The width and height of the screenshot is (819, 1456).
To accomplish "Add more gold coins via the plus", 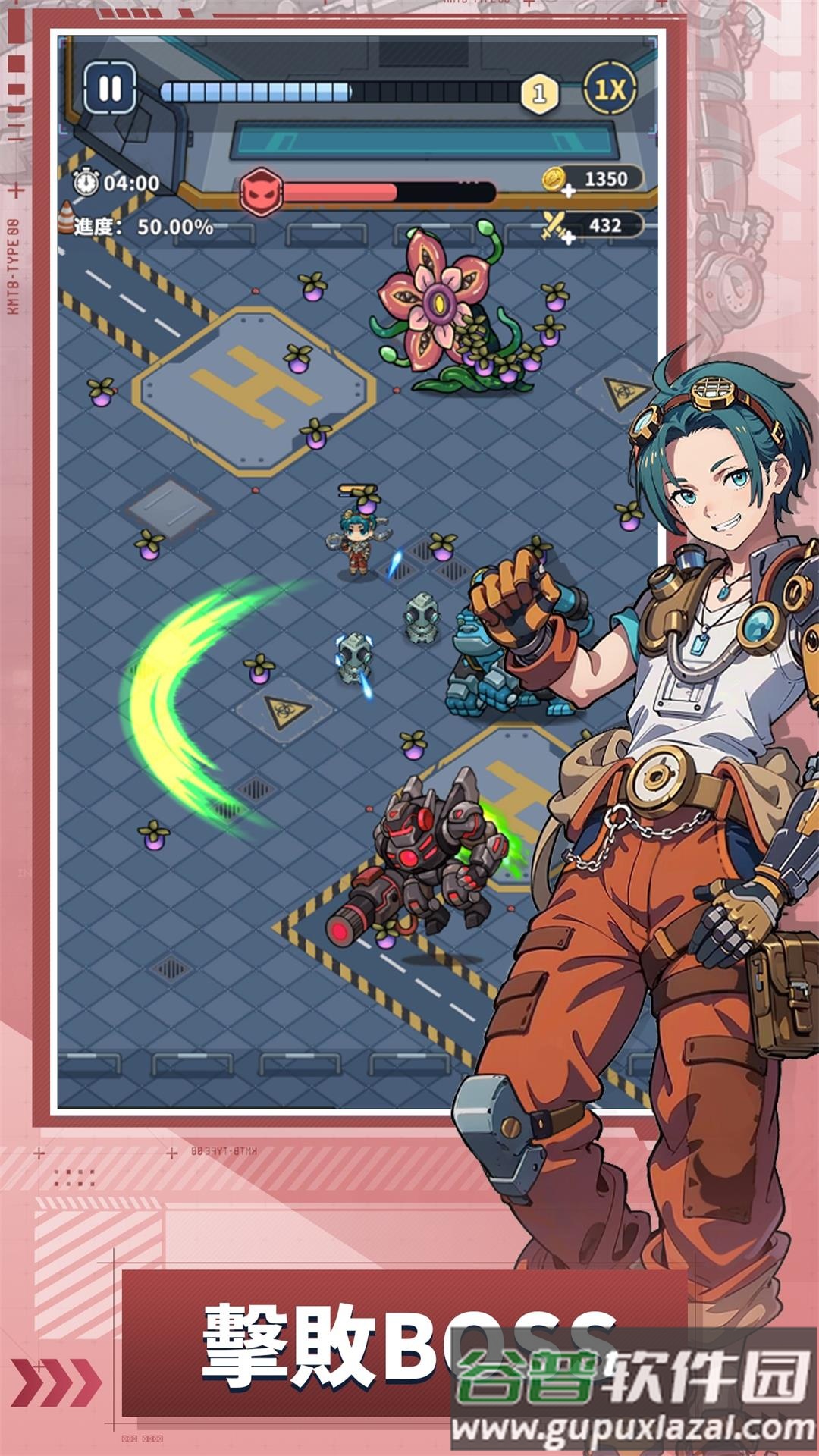I will (x=568, y=190).
